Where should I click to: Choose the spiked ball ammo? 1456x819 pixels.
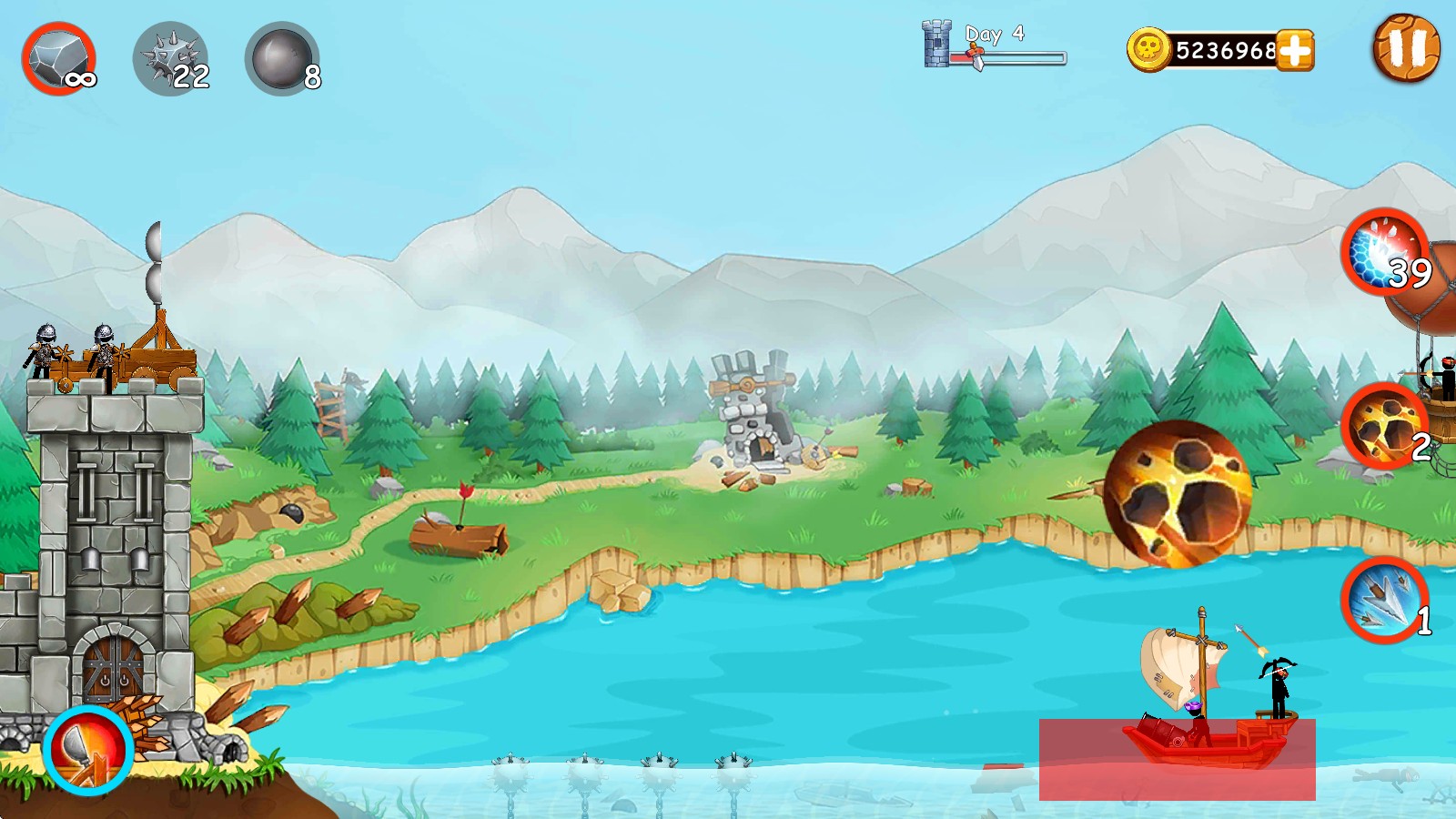click(x=171, y=59)
